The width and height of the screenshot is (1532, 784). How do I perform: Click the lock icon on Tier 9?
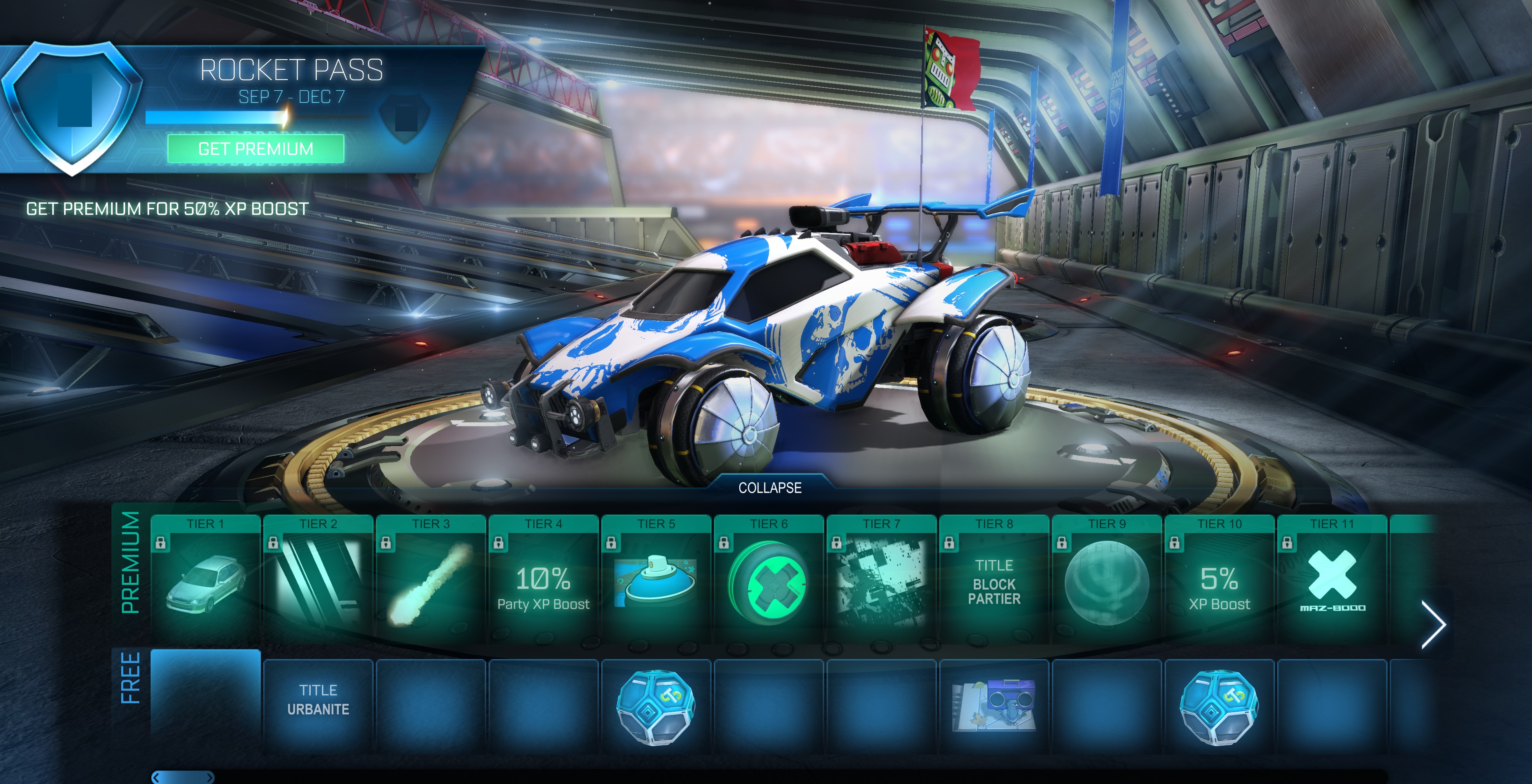point(1063,543)
